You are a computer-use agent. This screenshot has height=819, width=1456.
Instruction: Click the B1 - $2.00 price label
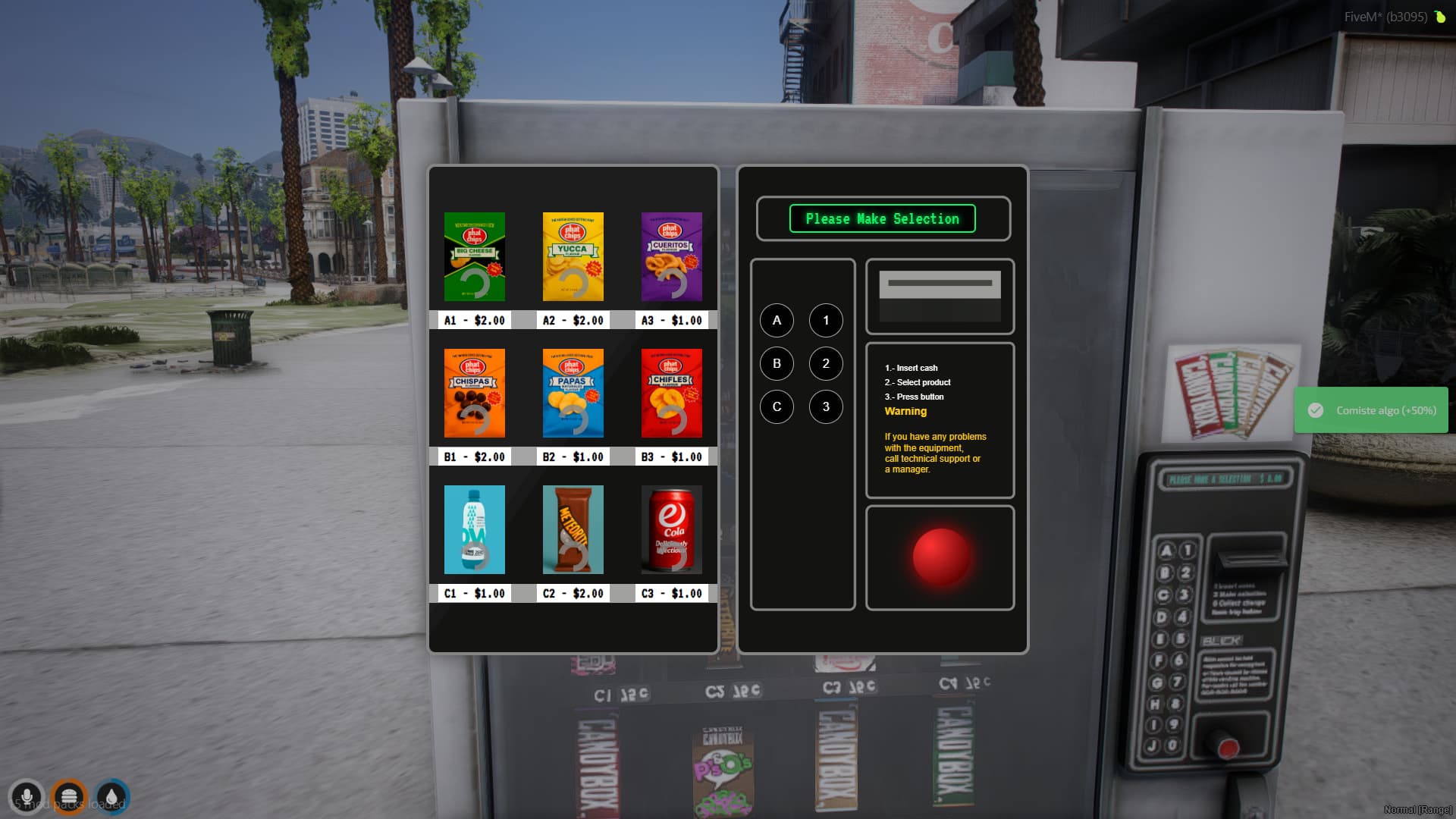tap(474, 457)
